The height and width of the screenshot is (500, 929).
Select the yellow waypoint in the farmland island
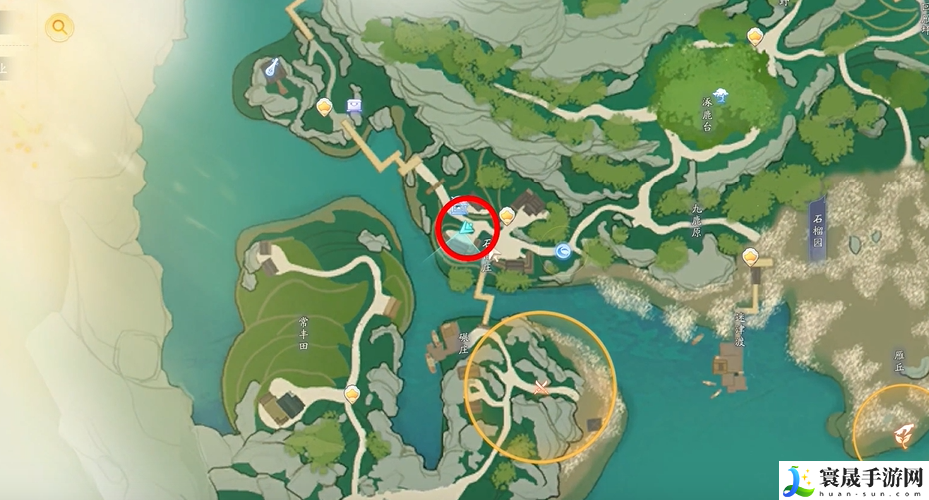[352, 394]
